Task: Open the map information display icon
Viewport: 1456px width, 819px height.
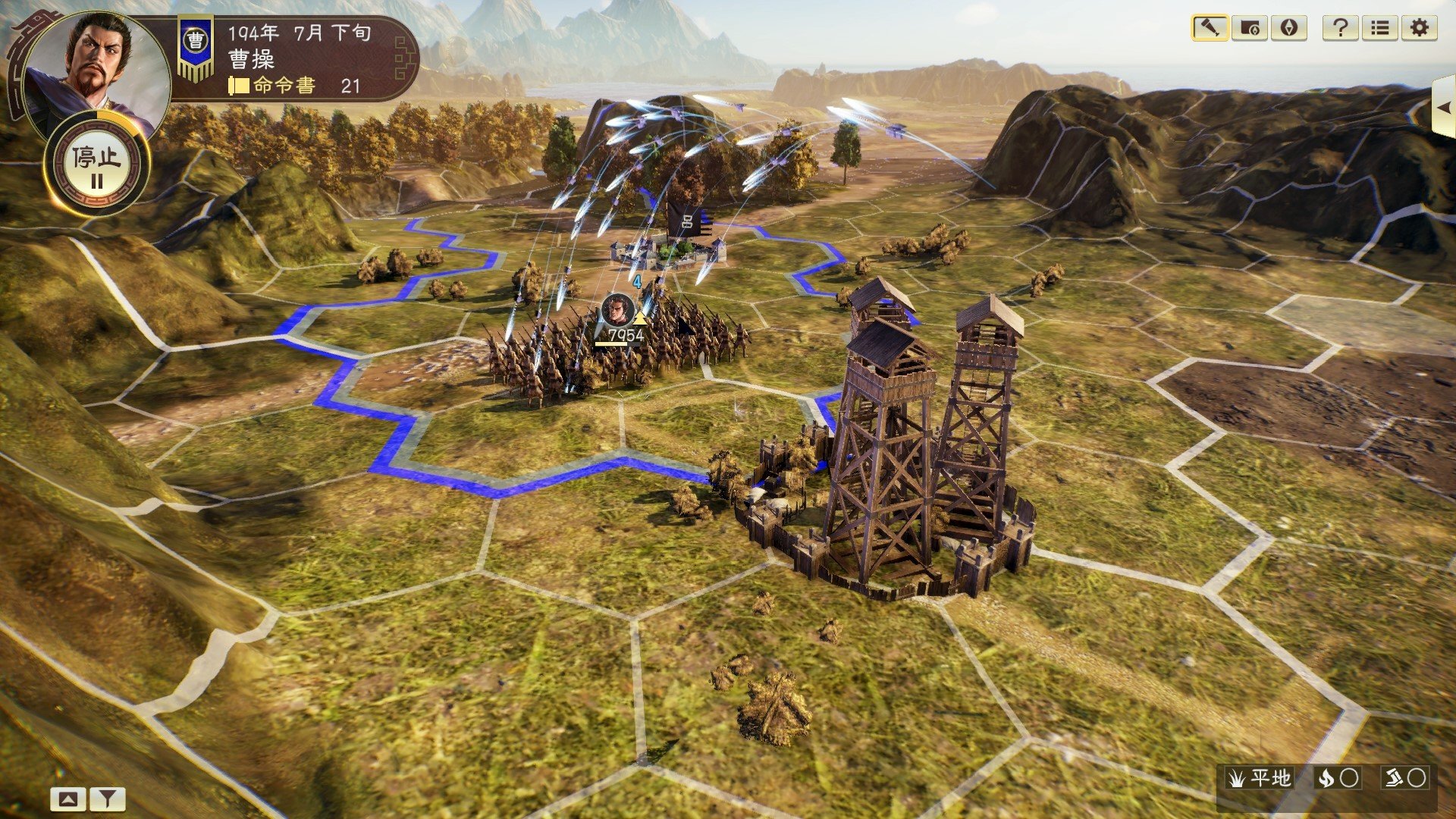Action: [x=1249, y=28]
